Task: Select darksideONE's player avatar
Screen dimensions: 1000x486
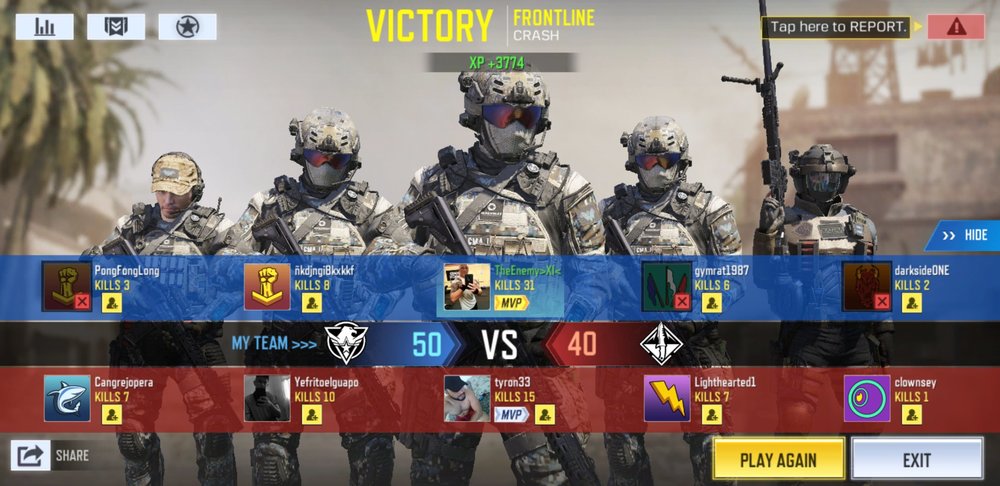Action: click(867, 286)
